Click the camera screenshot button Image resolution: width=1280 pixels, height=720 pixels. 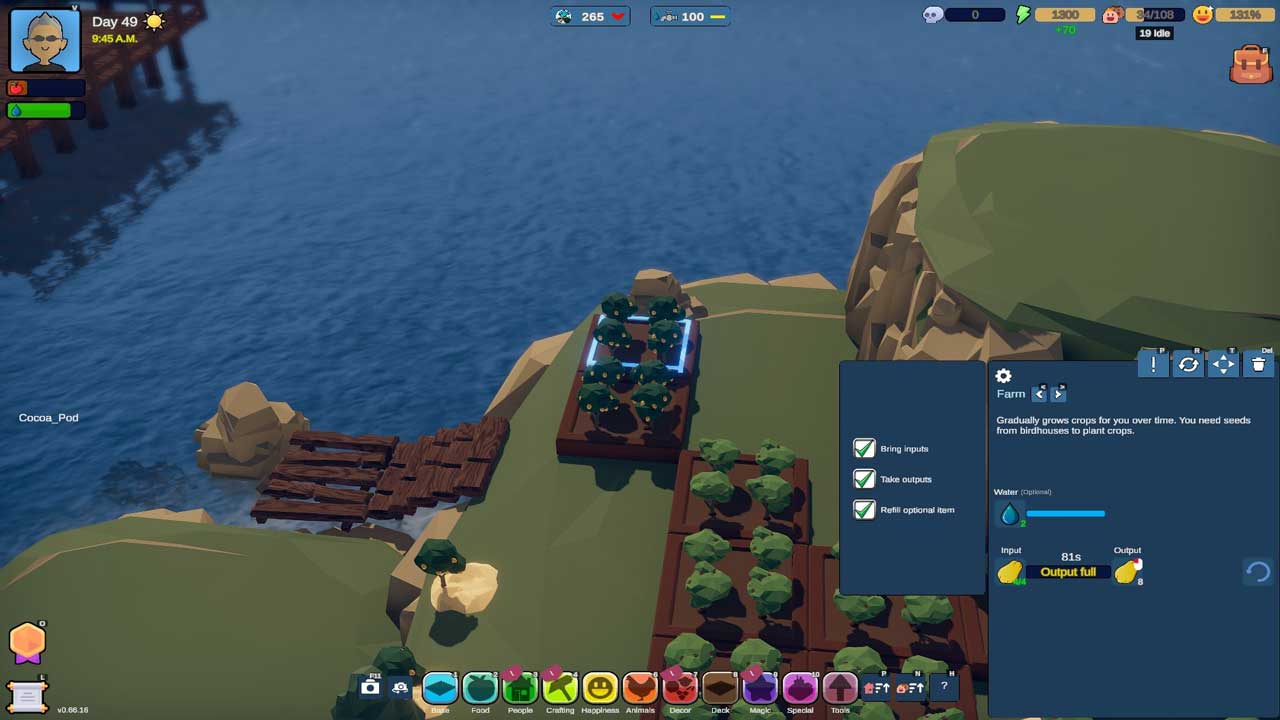[370, 687]
